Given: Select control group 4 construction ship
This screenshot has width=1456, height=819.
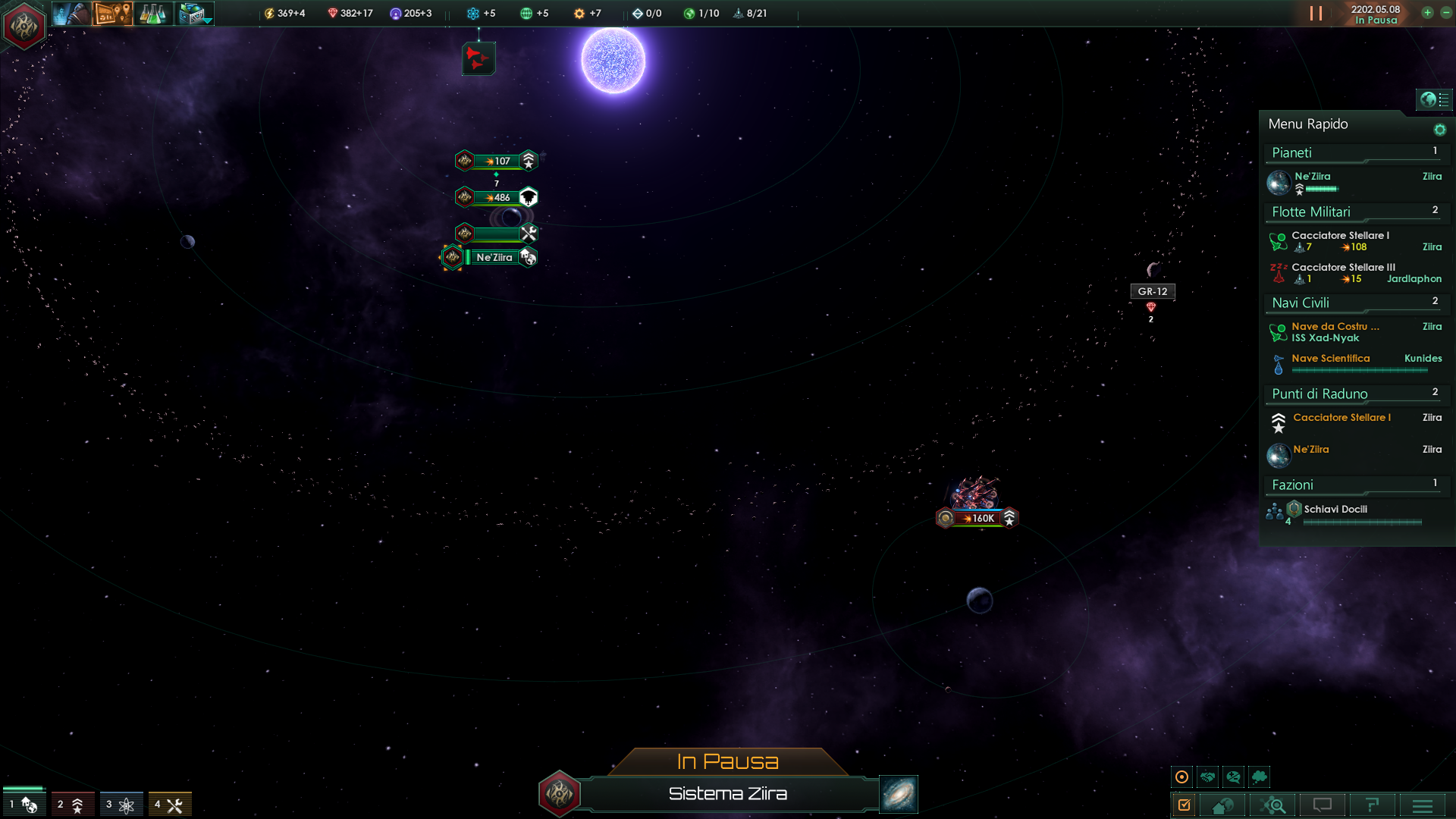Looking at the screenshot, I should point(168,805).
